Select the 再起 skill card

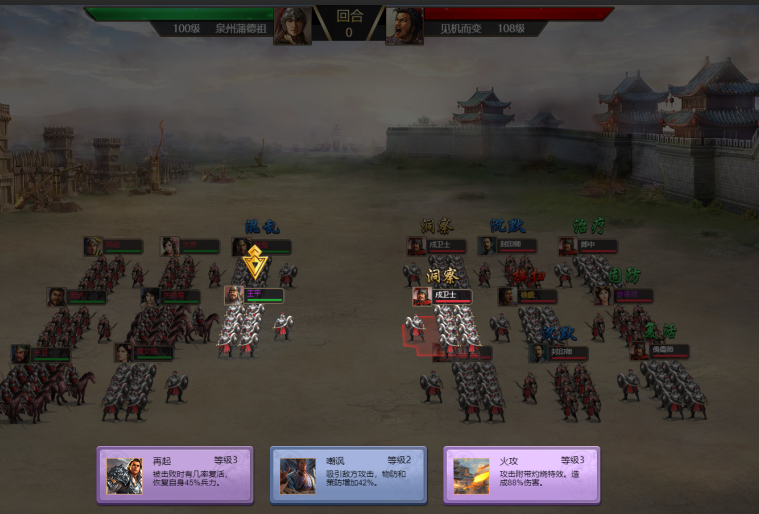pyautogui.click(x=175, y=474)
